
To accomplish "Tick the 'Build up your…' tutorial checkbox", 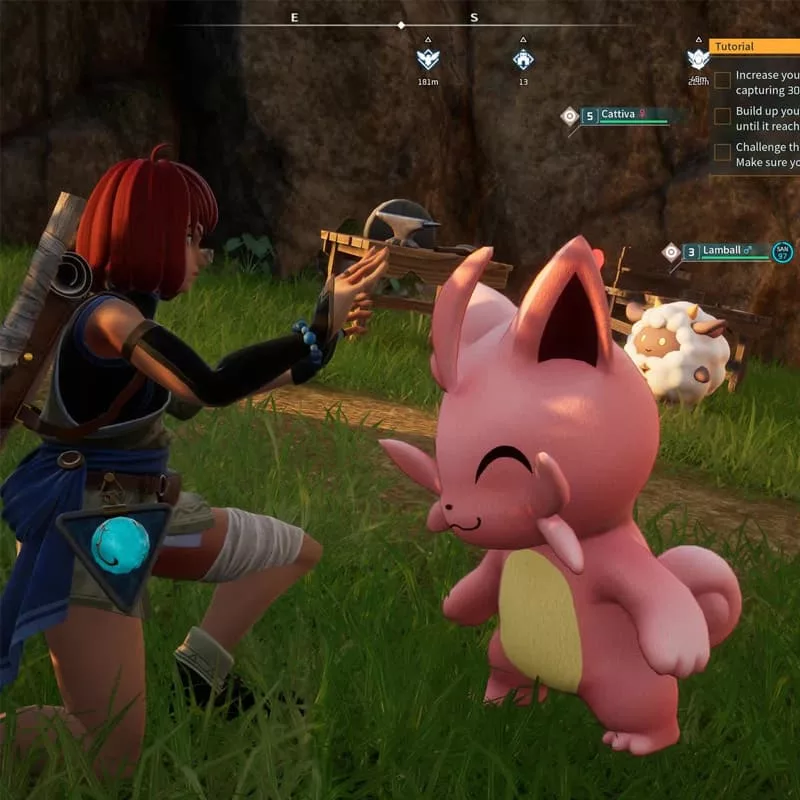I will 722,117.
